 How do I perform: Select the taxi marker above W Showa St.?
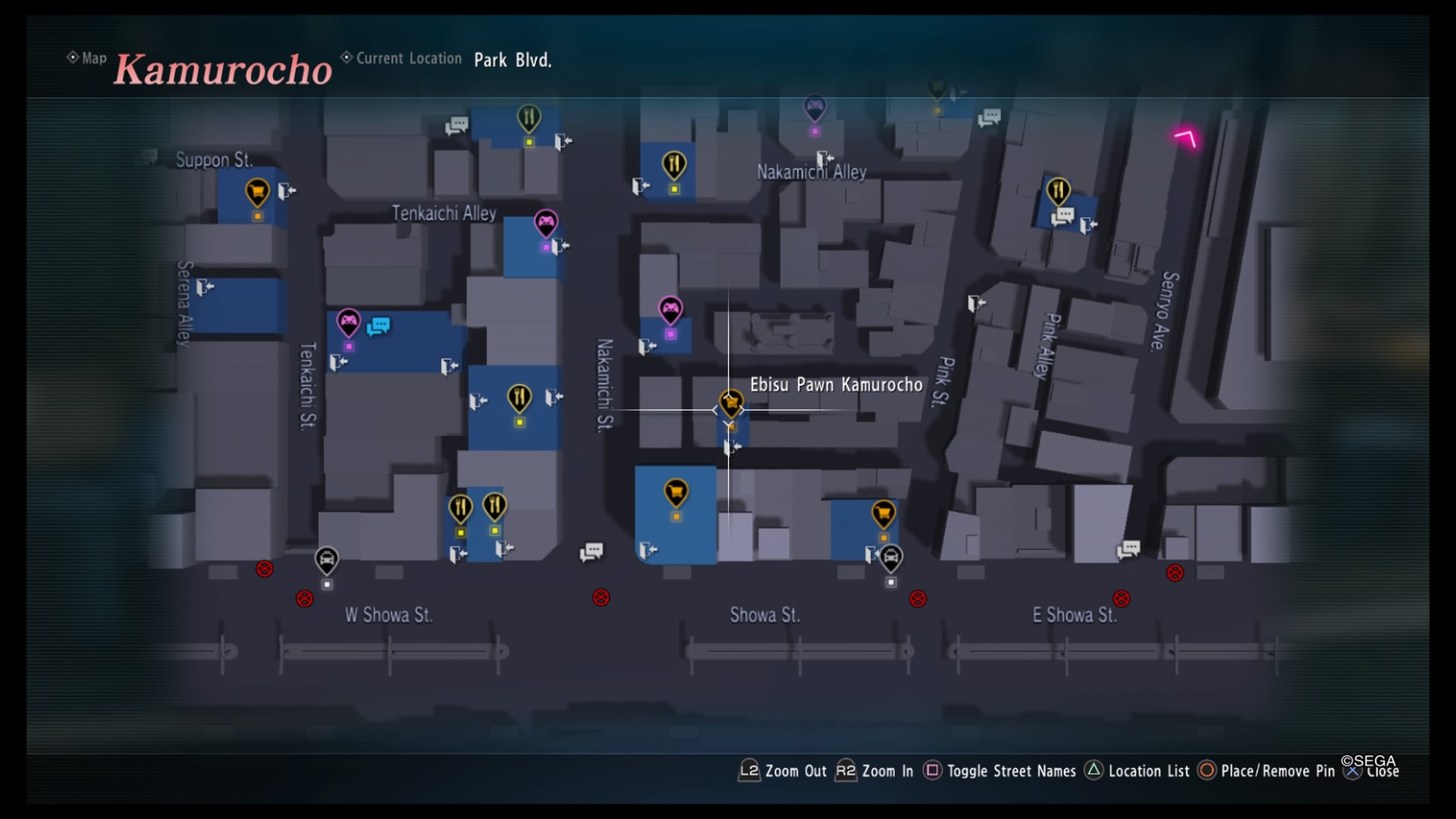click(x=327, y=560)
